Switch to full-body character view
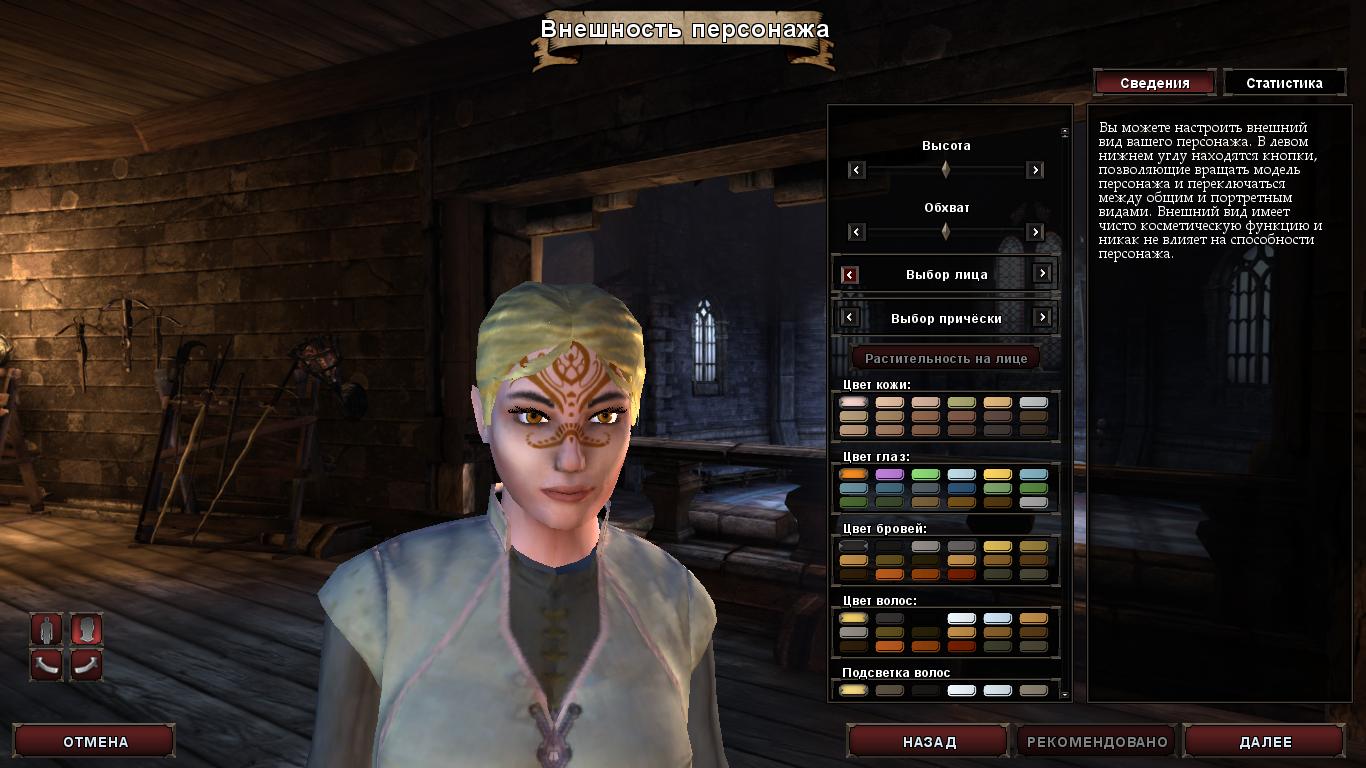 point(46,629)
